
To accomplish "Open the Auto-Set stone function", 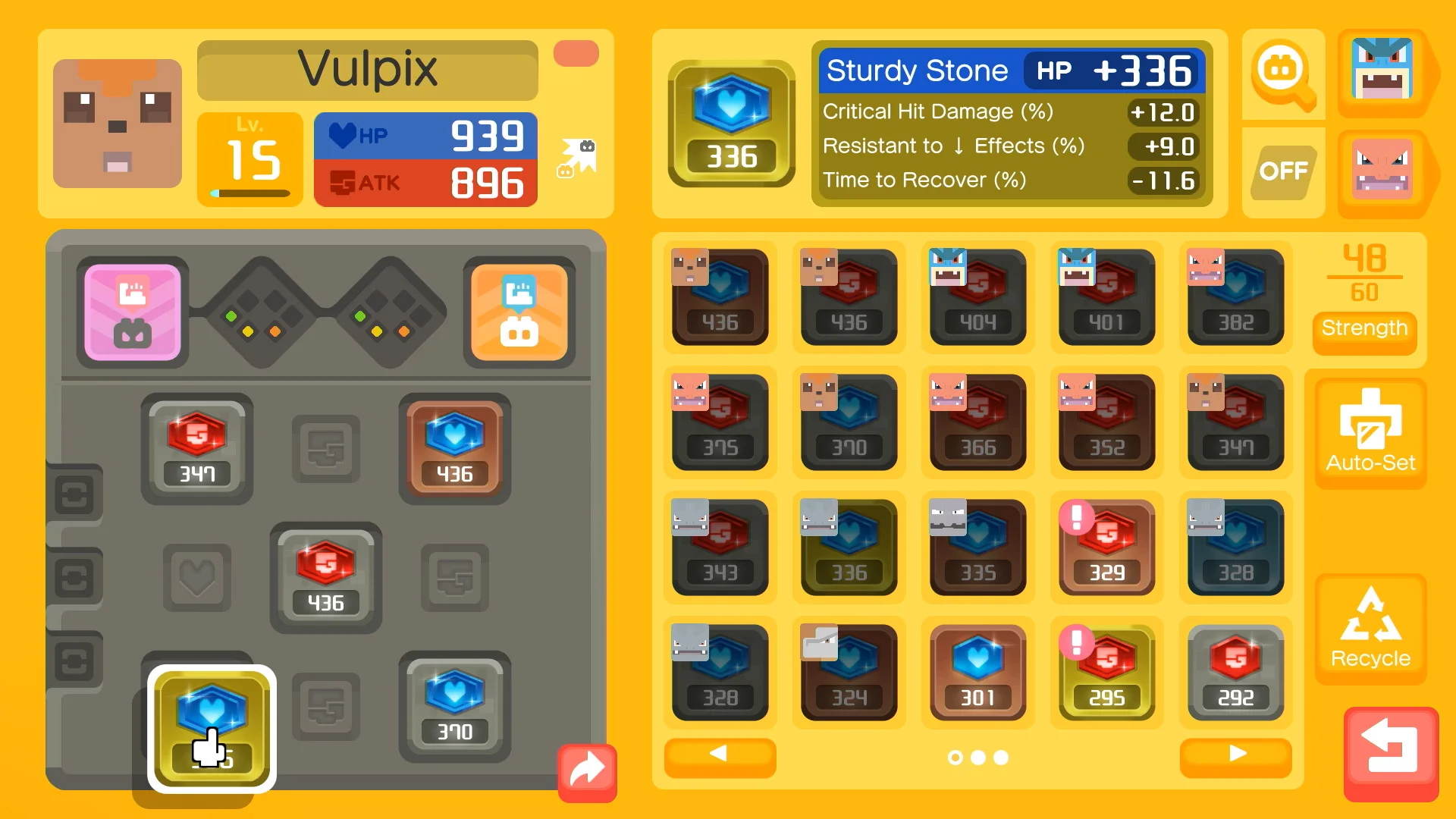I will tap(1370, 432).
